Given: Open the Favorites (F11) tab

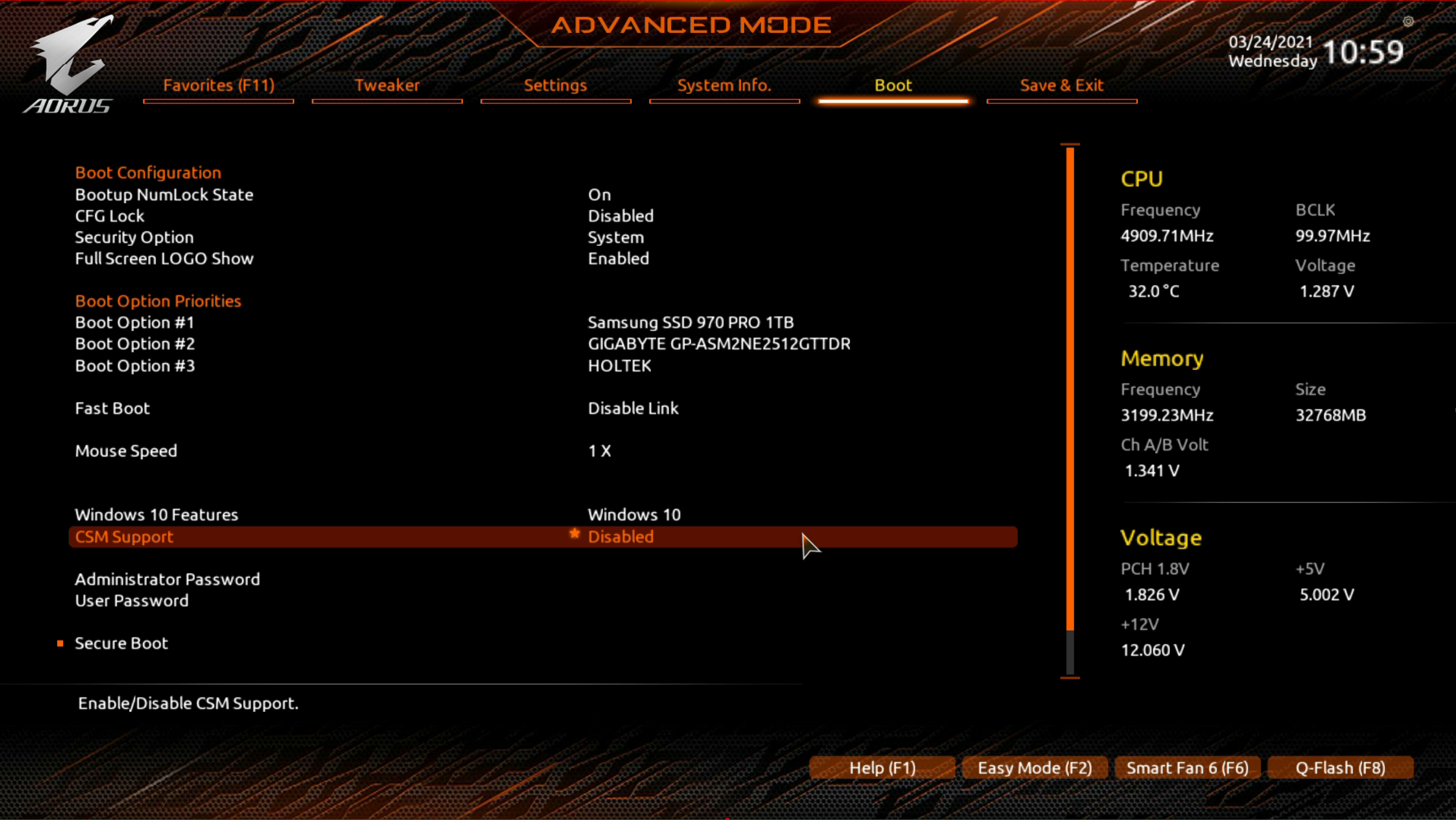Looking at the screenshot, I should pos(219,86).
